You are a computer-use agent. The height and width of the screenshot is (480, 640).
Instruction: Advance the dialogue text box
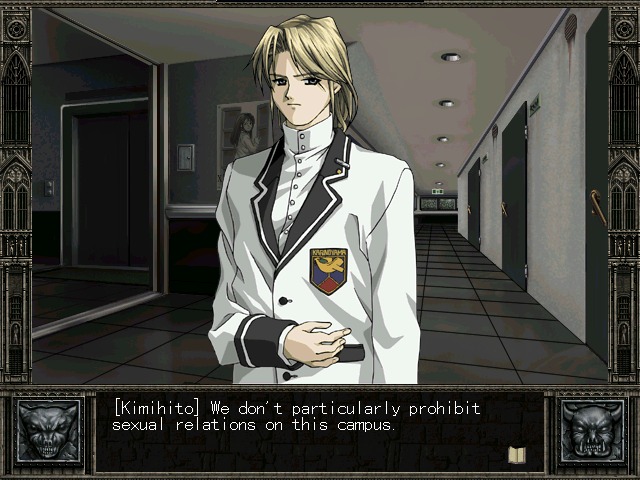(x=320, y=432)
